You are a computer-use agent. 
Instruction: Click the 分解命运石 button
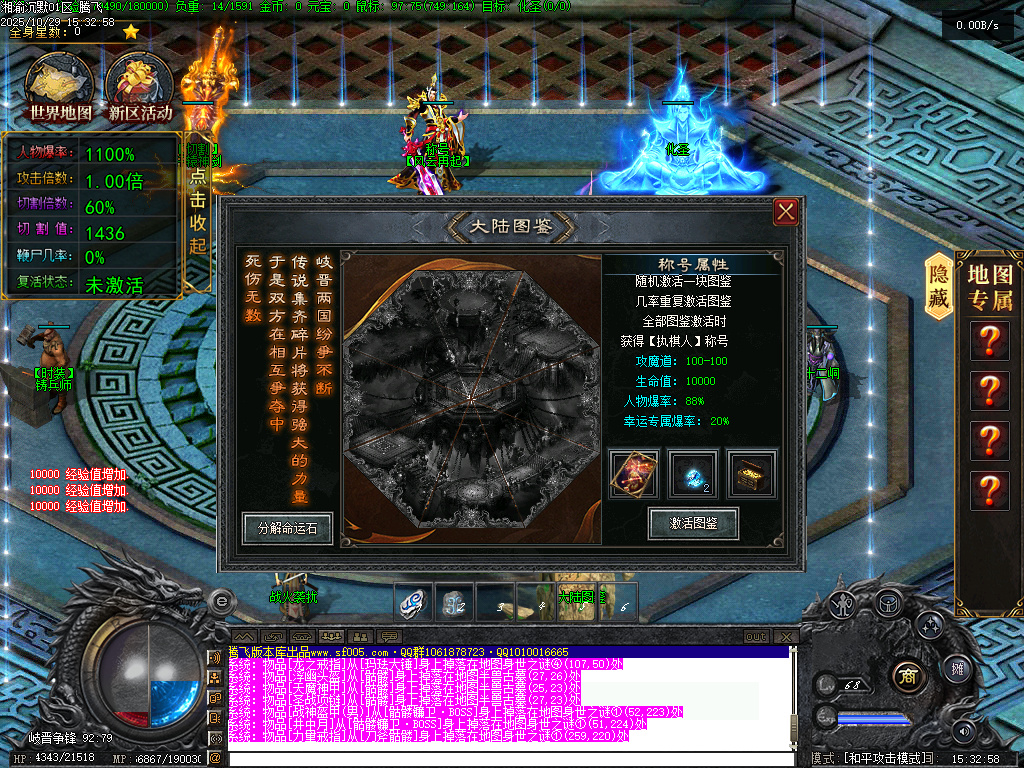pos(287,528)
